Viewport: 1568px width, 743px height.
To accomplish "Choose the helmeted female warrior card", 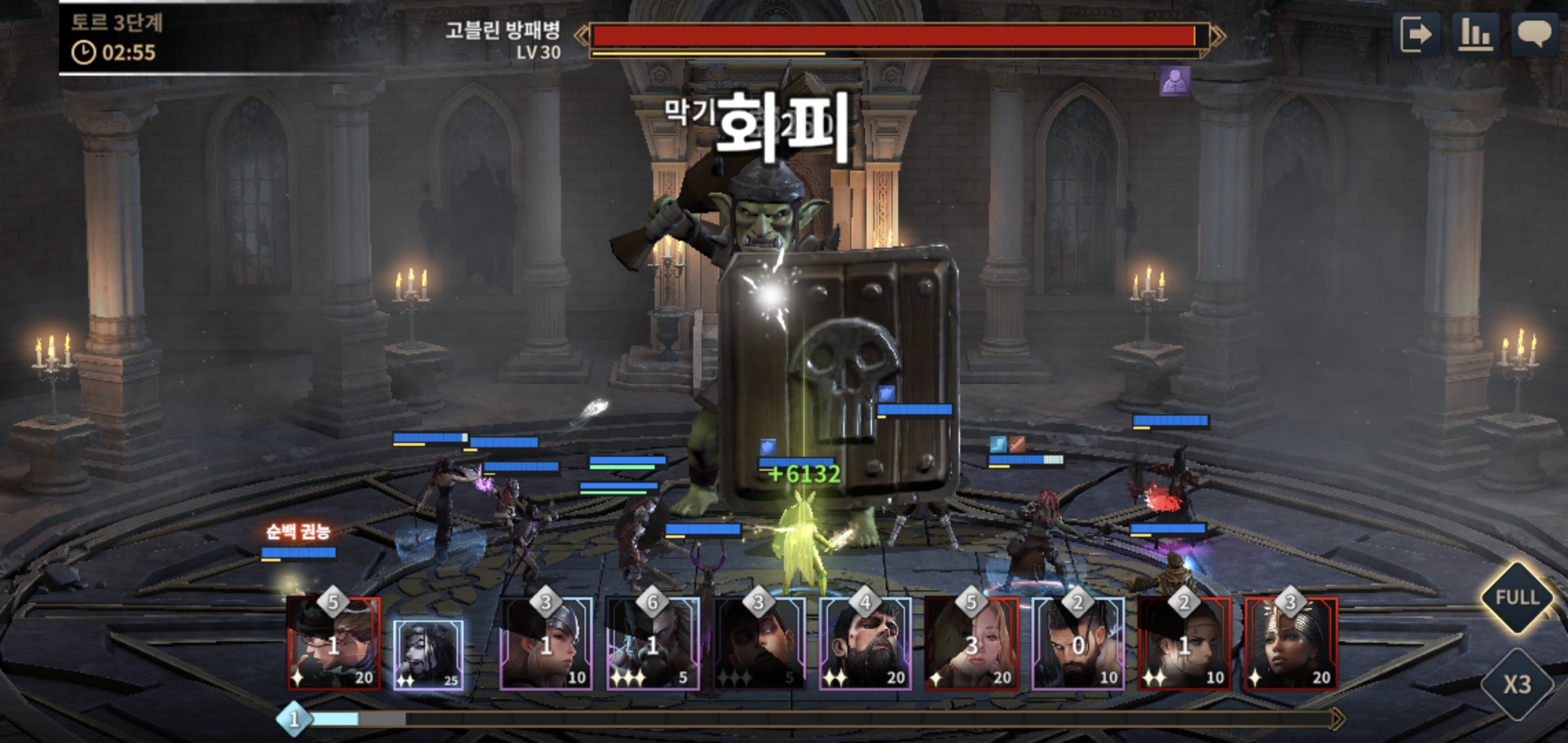I will 546,643.
